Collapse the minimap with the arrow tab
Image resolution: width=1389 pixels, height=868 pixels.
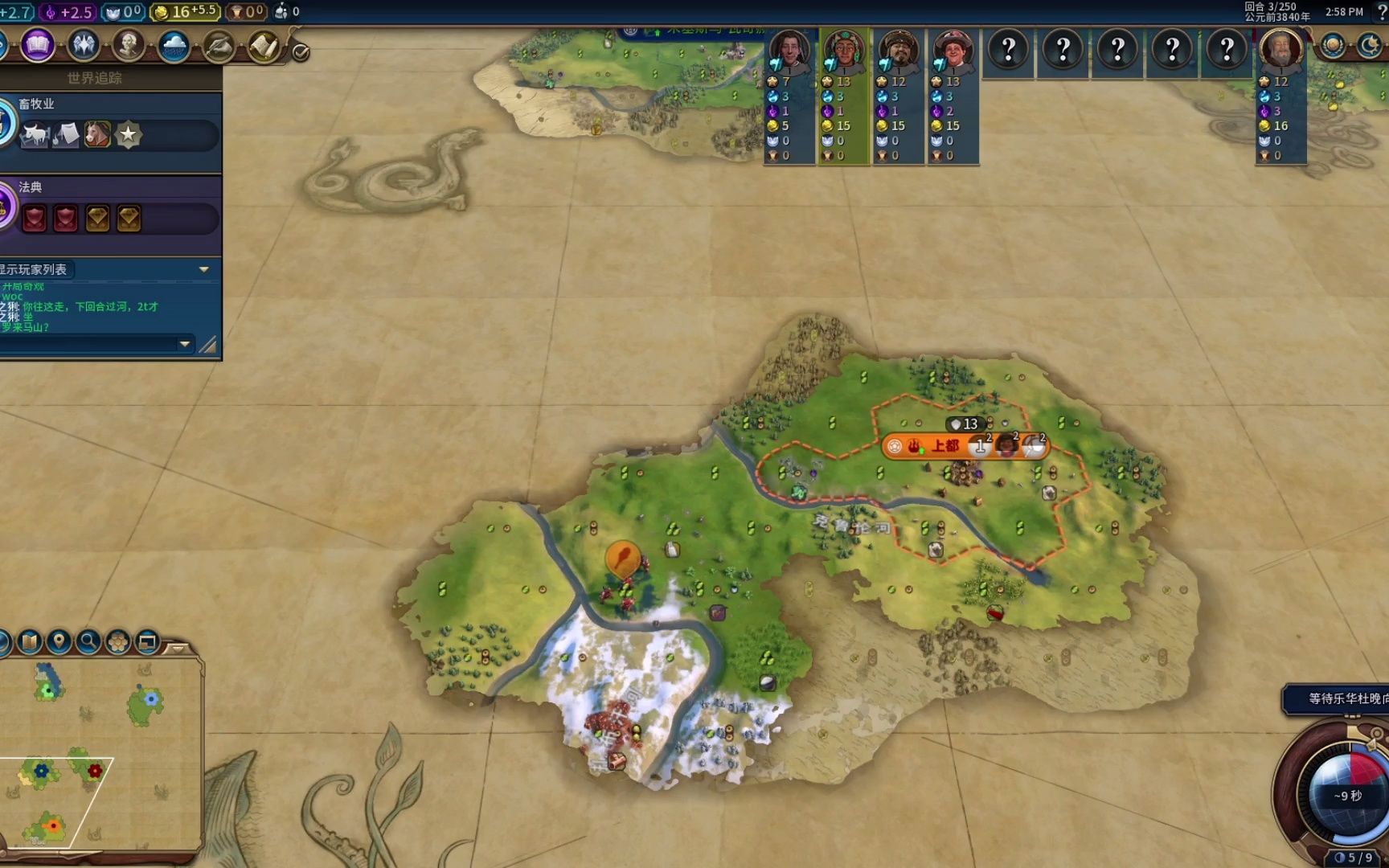[x=178, y=647]
